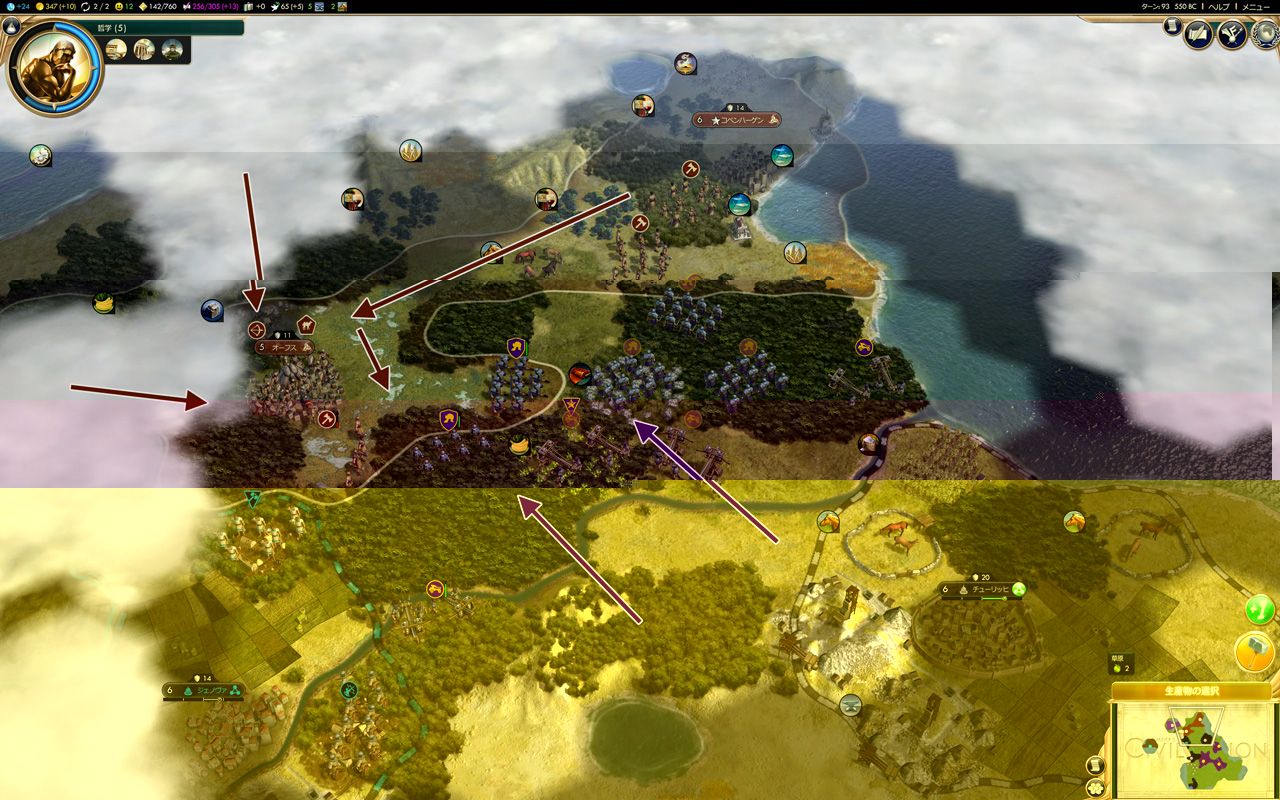Open the advisor flag-and-quill button
This screenshot has width=1280, height=800.
pos(1232,35)
